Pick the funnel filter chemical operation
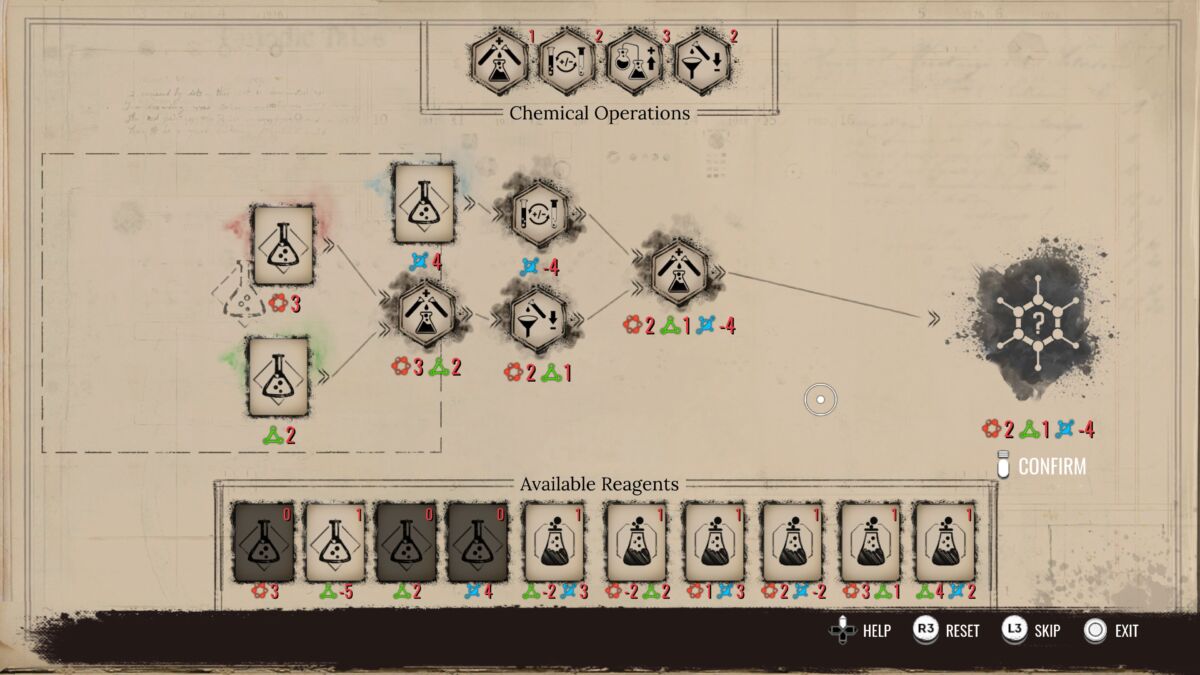The height and width of the screenshot is (675, 1200). [x=703, y=62]
